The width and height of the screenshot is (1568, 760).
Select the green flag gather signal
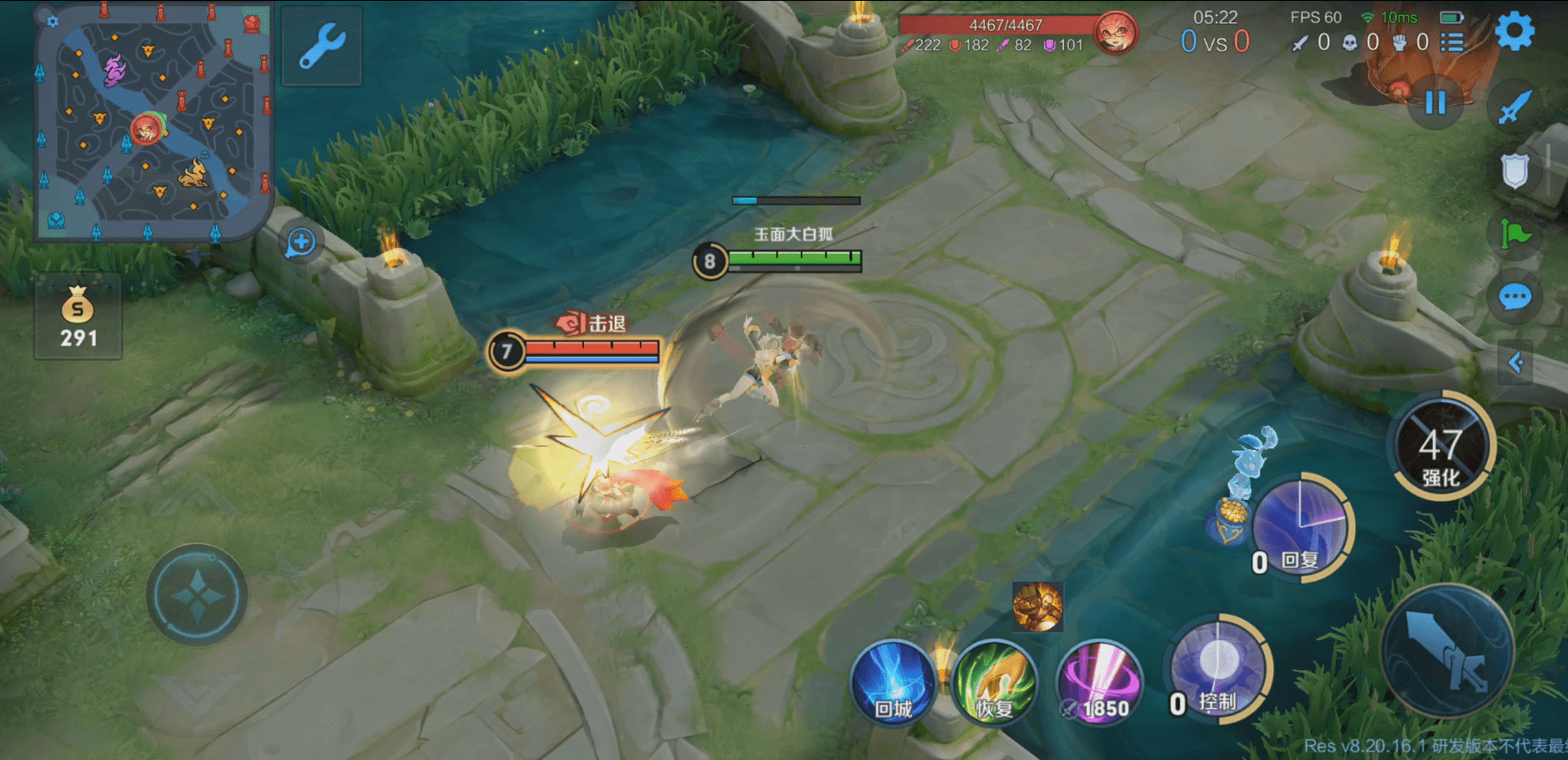tap(1515, 235)
